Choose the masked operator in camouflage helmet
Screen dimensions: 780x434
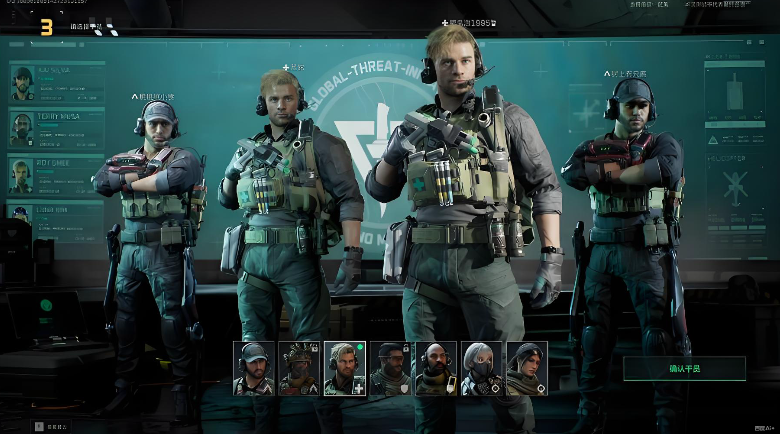(298, 368)
